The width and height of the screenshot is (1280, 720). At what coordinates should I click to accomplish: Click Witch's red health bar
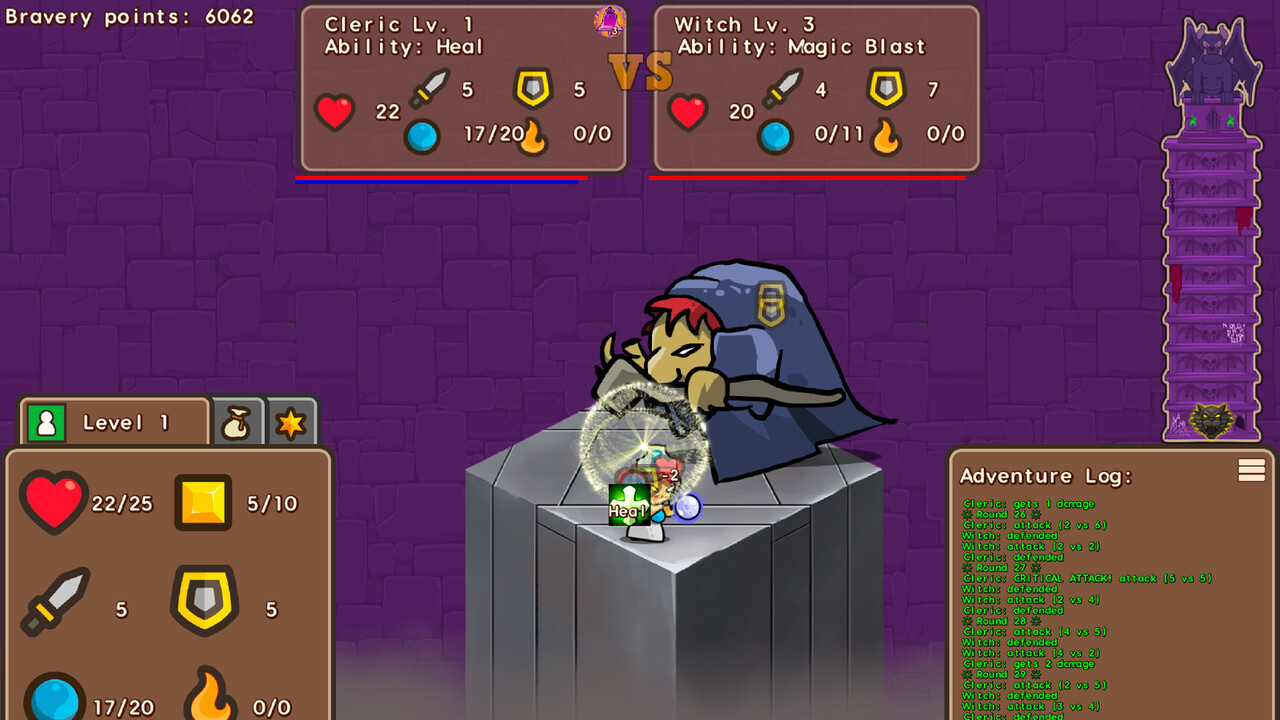(x=810, y=177)
